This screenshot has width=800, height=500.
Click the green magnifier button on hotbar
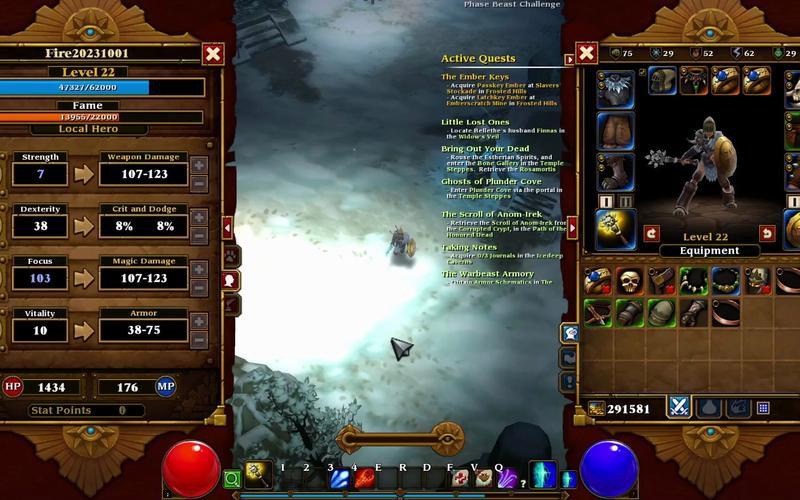[232, 480]
